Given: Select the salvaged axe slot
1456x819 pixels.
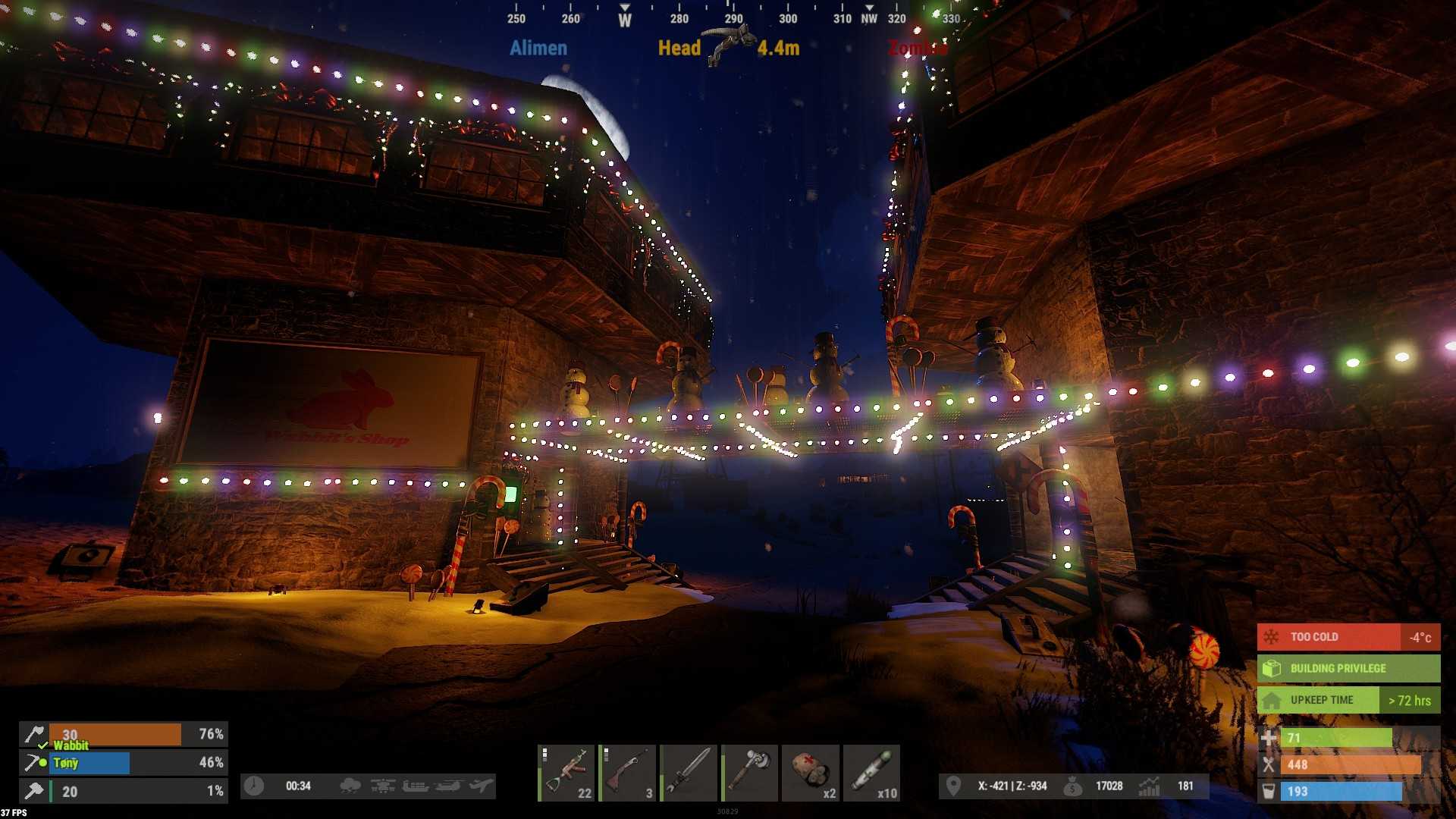Looking at the screenshot, I should tap(750, 773).
